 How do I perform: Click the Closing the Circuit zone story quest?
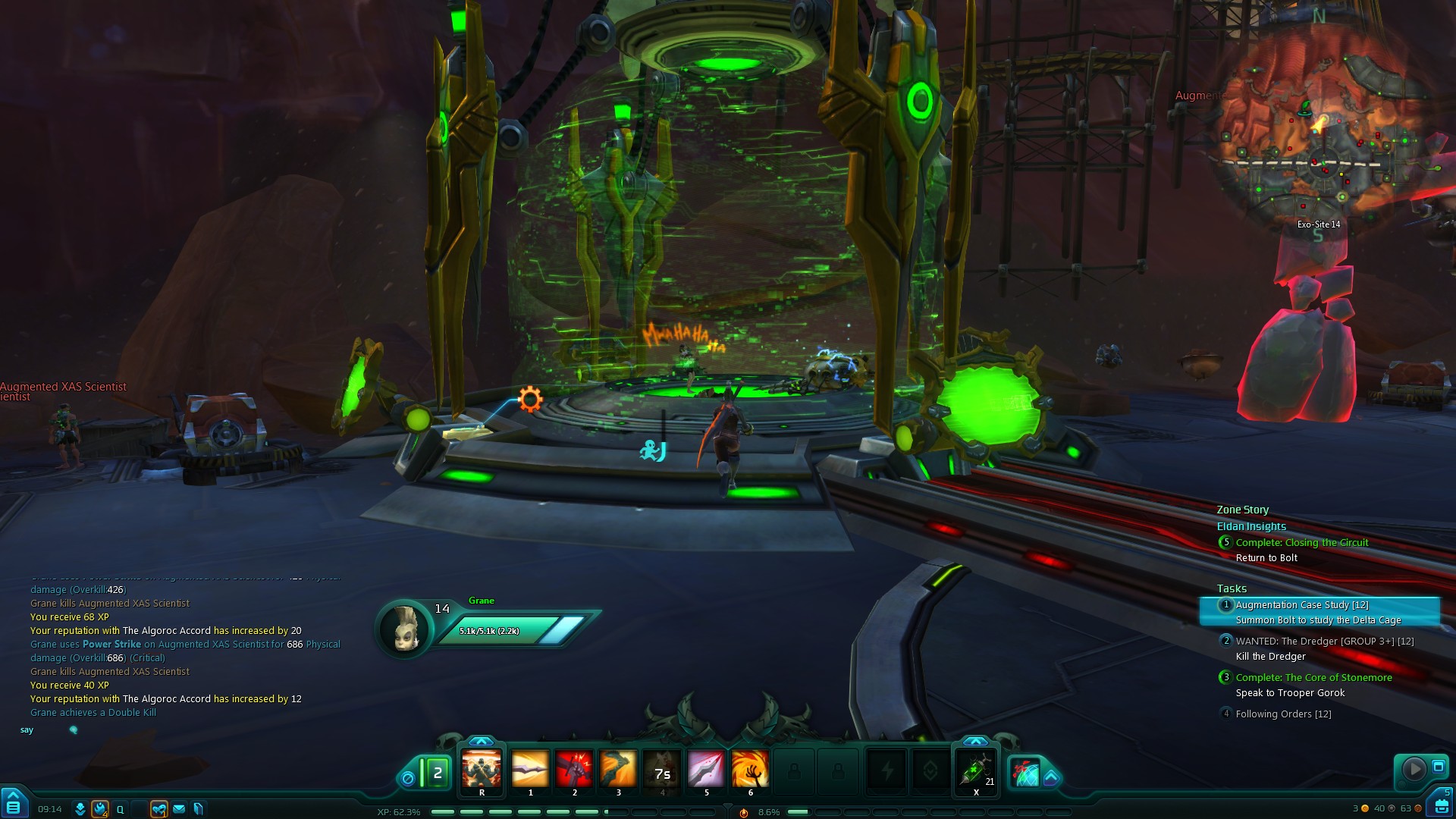point(1301,543)
